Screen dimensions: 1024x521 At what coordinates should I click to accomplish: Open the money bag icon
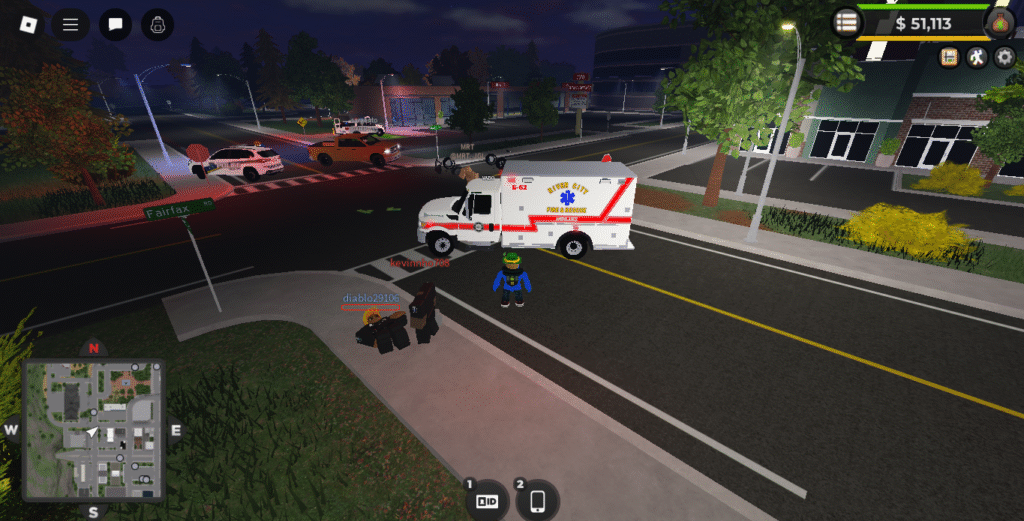[999, 23]
